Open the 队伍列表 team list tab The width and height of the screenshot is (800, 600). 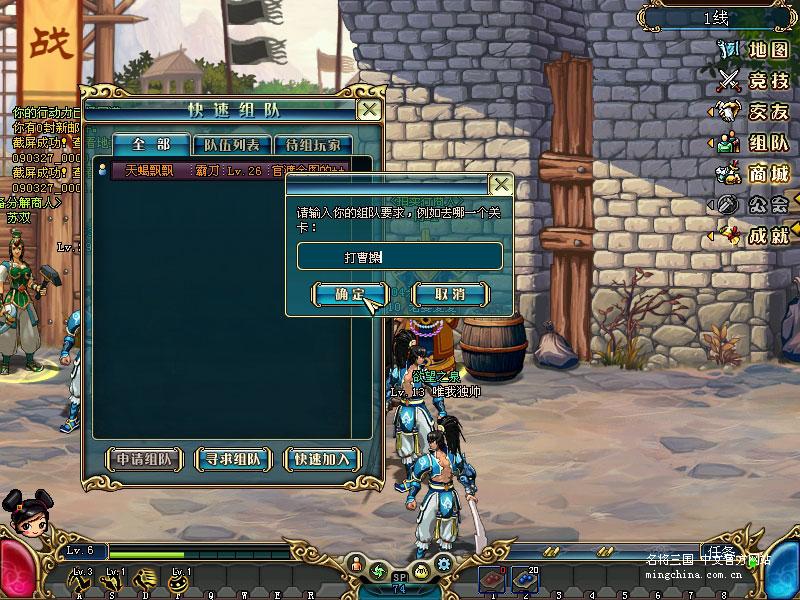(x=231, y=146)
